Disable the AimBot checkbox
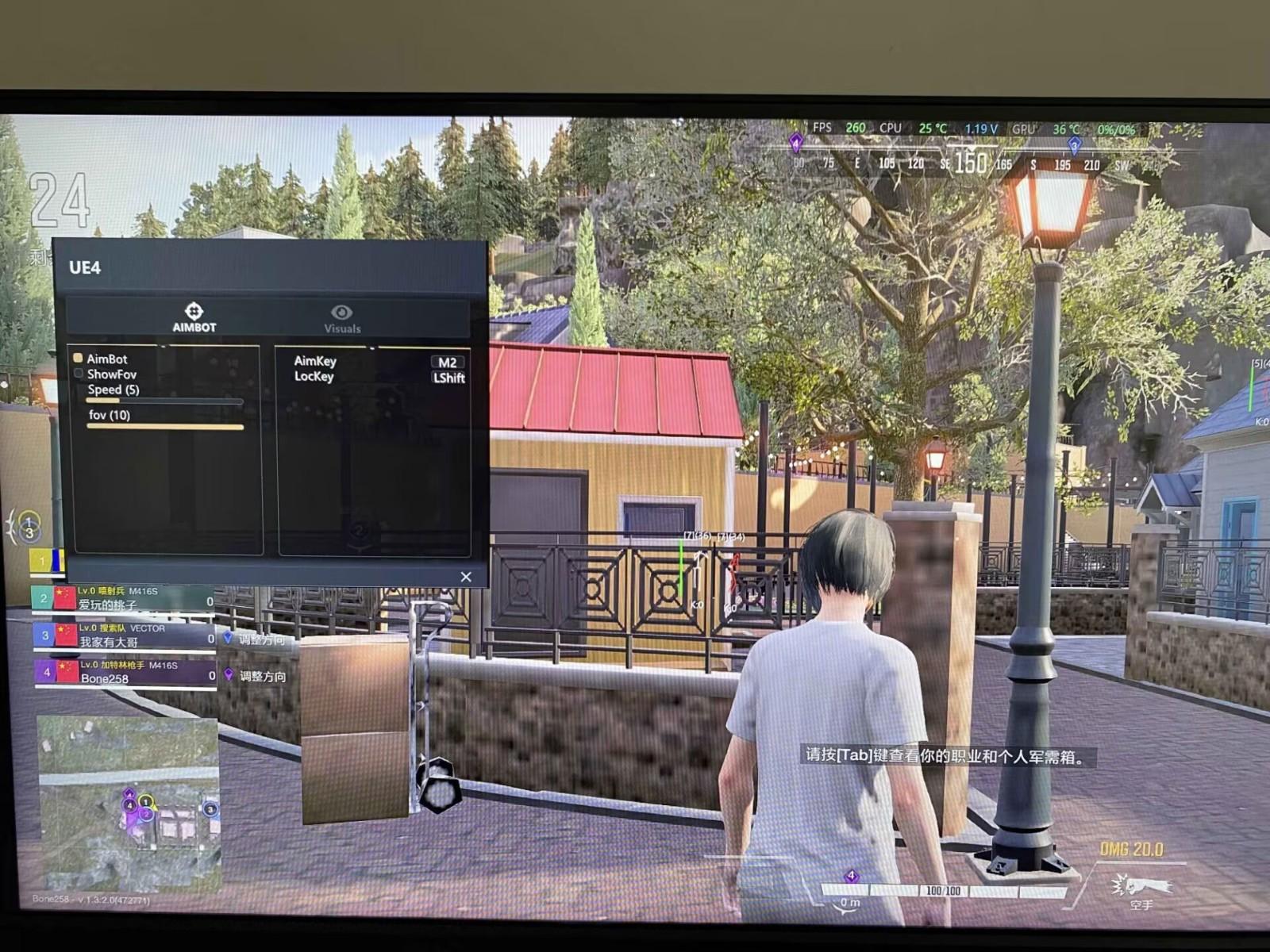This screenshot has width=1270, height=952. (80, 359)
